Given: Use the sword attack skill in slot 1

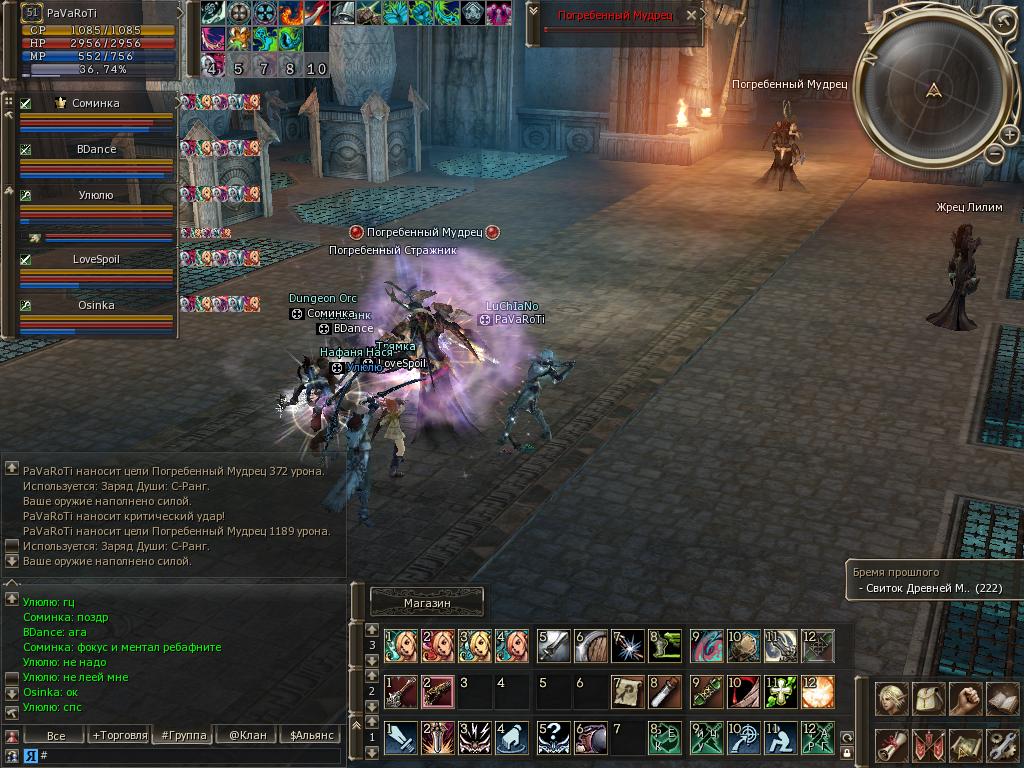Looking at the screenshot, I should click(401, 737).
